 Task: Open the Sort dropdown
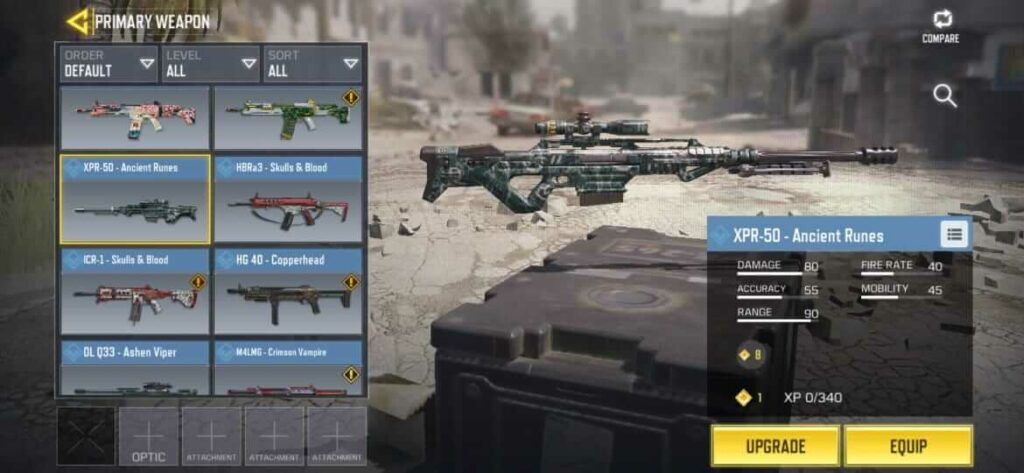[312, 63]
